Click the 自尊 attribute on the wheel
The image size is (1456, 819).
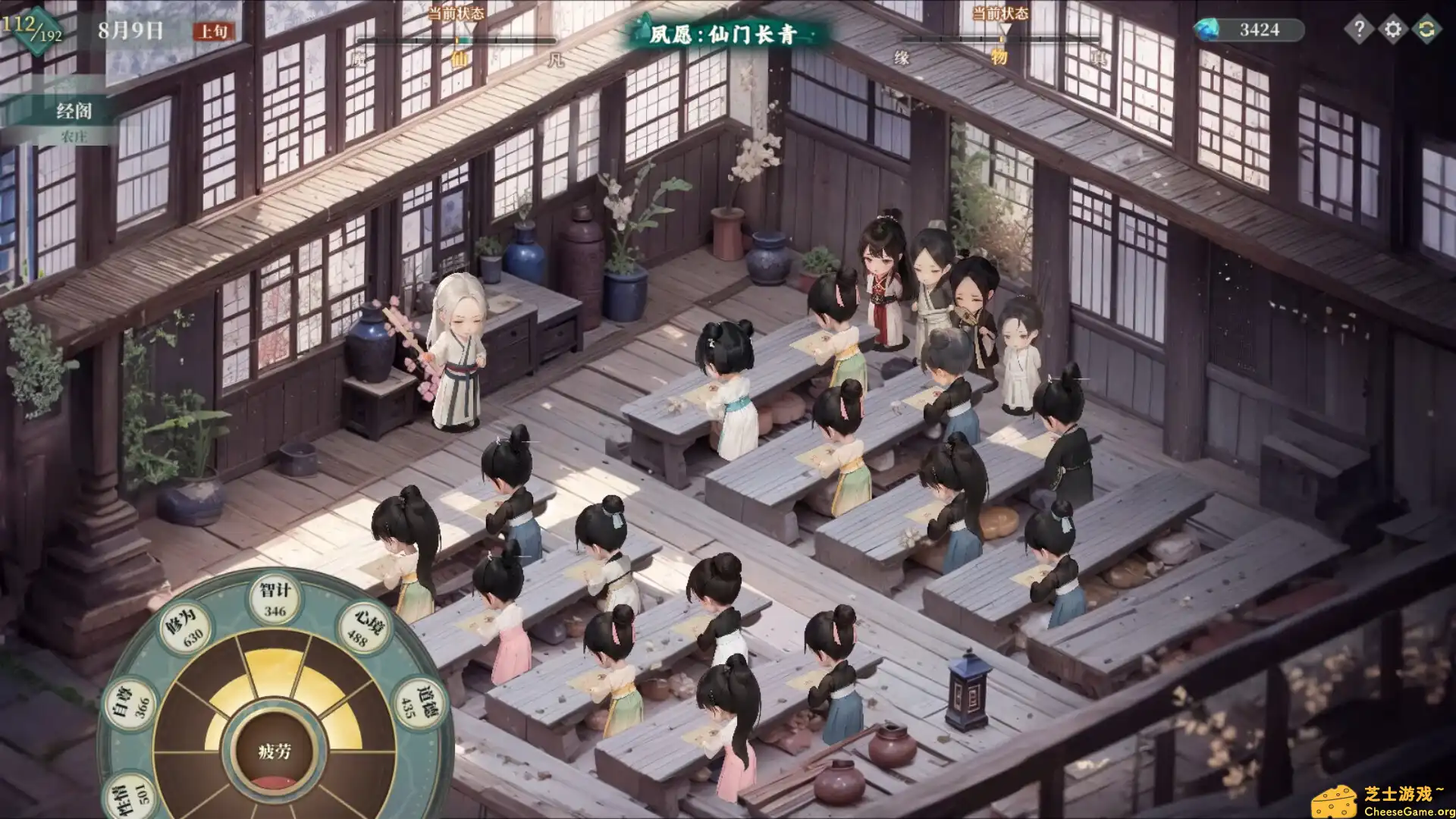(x=131, y=703)
